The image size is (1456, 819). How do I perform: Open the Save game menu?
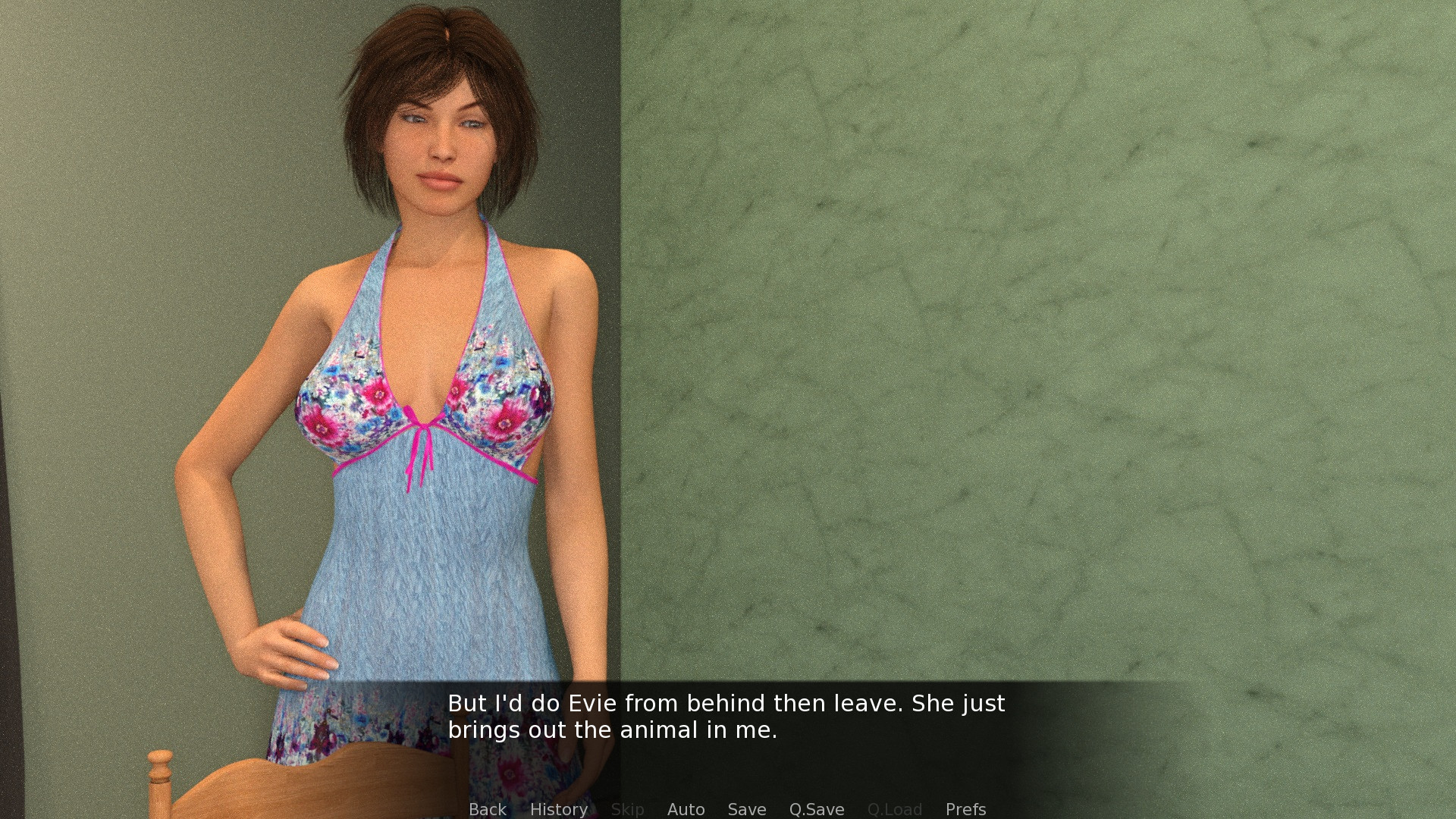click(746, 809)
